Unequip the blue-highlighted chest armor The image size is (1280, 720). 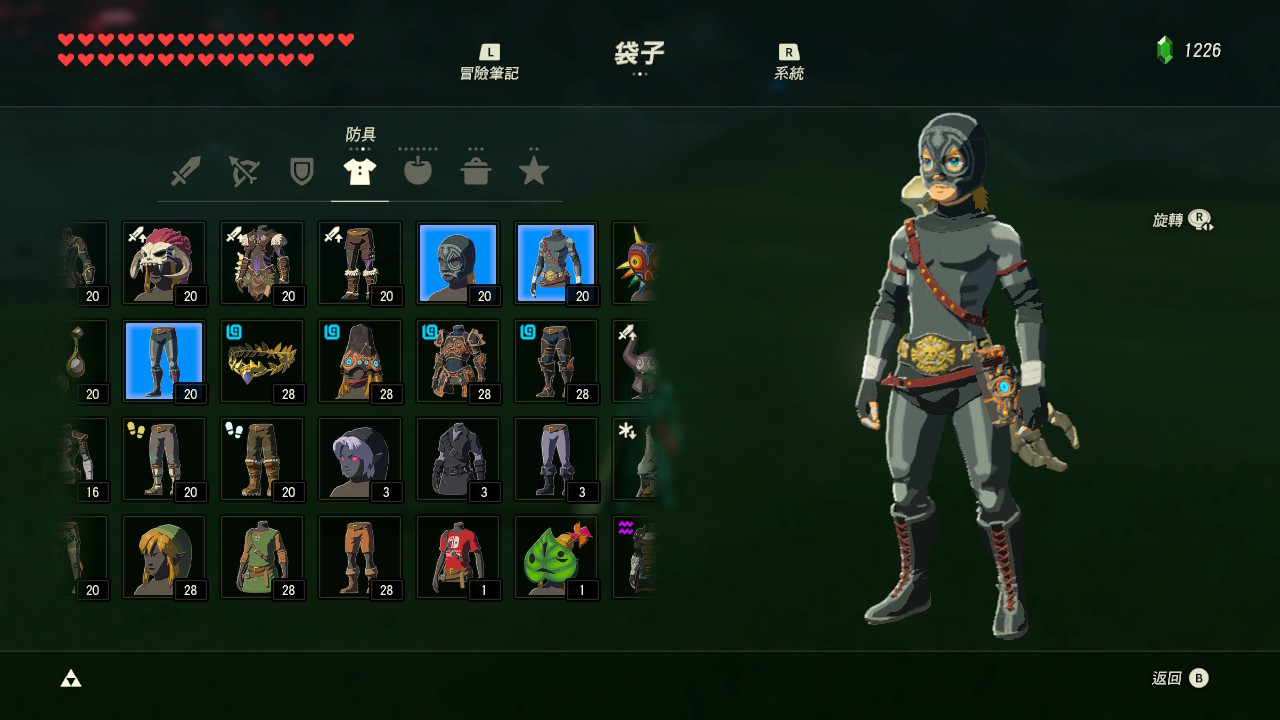click(555, 262)
